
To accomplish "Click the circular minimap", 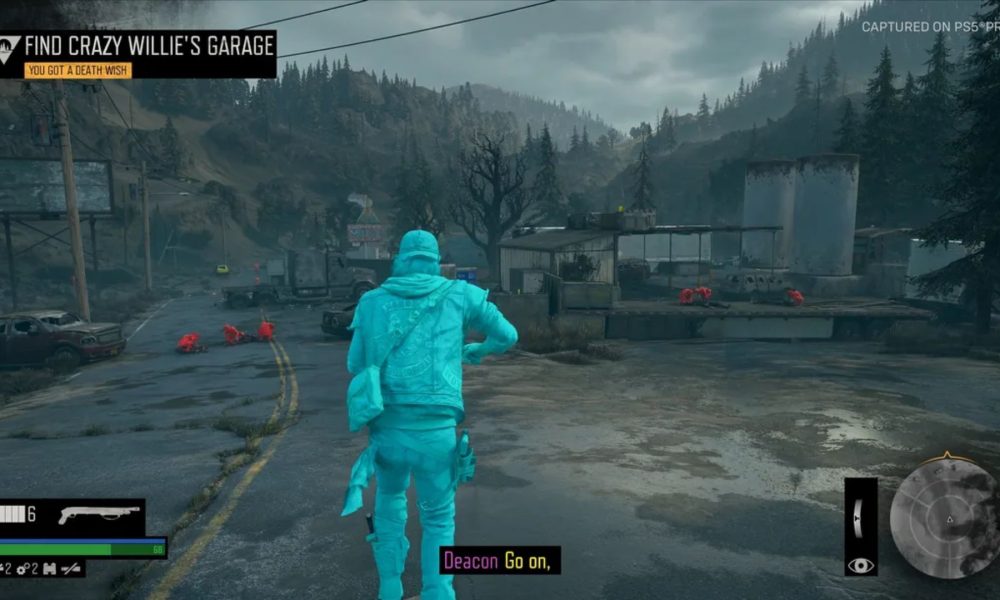I will point(942,518).
